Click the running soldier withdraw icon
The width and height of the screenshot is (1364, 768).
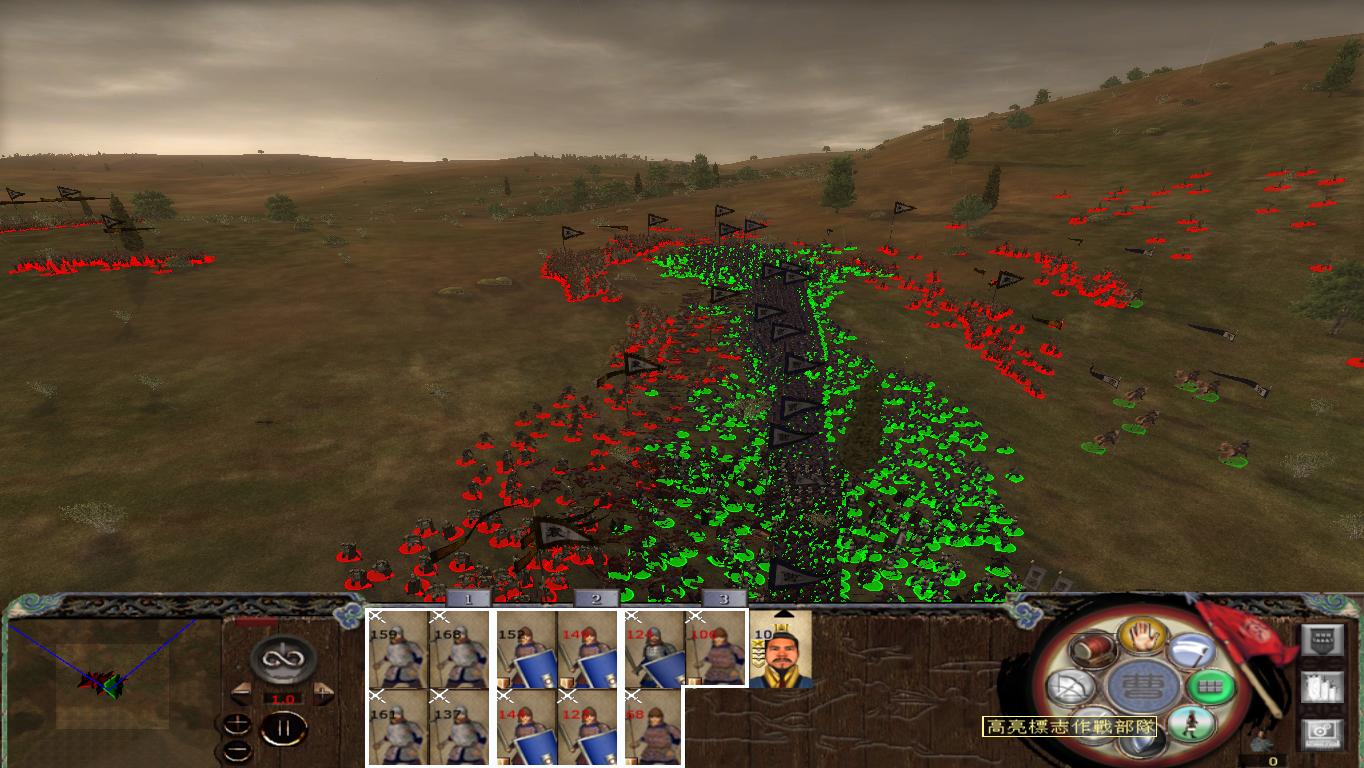(1192, 724)
